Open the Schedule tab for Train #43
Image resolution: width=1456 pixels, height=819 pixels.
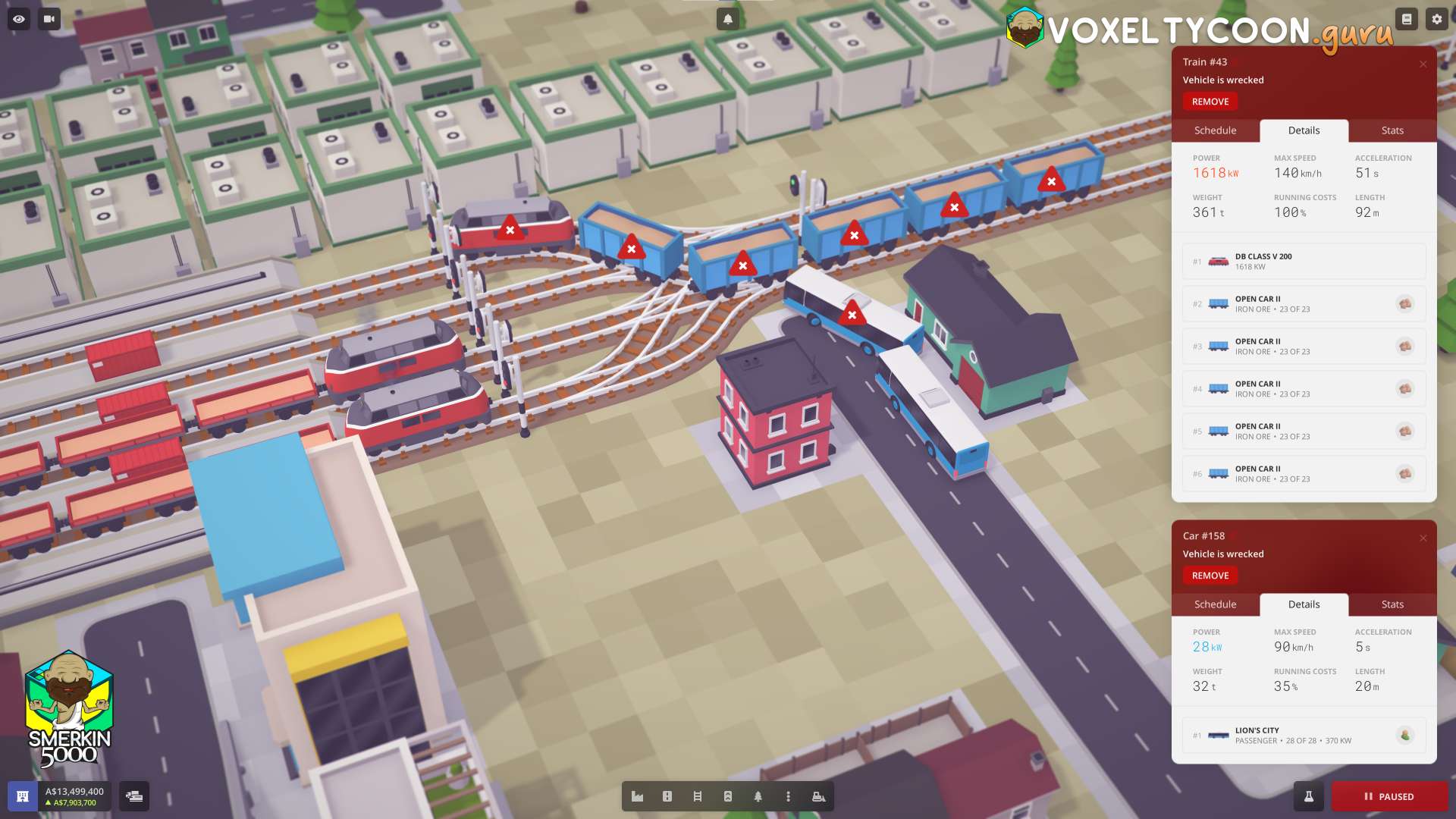[x=1215, y=130]
